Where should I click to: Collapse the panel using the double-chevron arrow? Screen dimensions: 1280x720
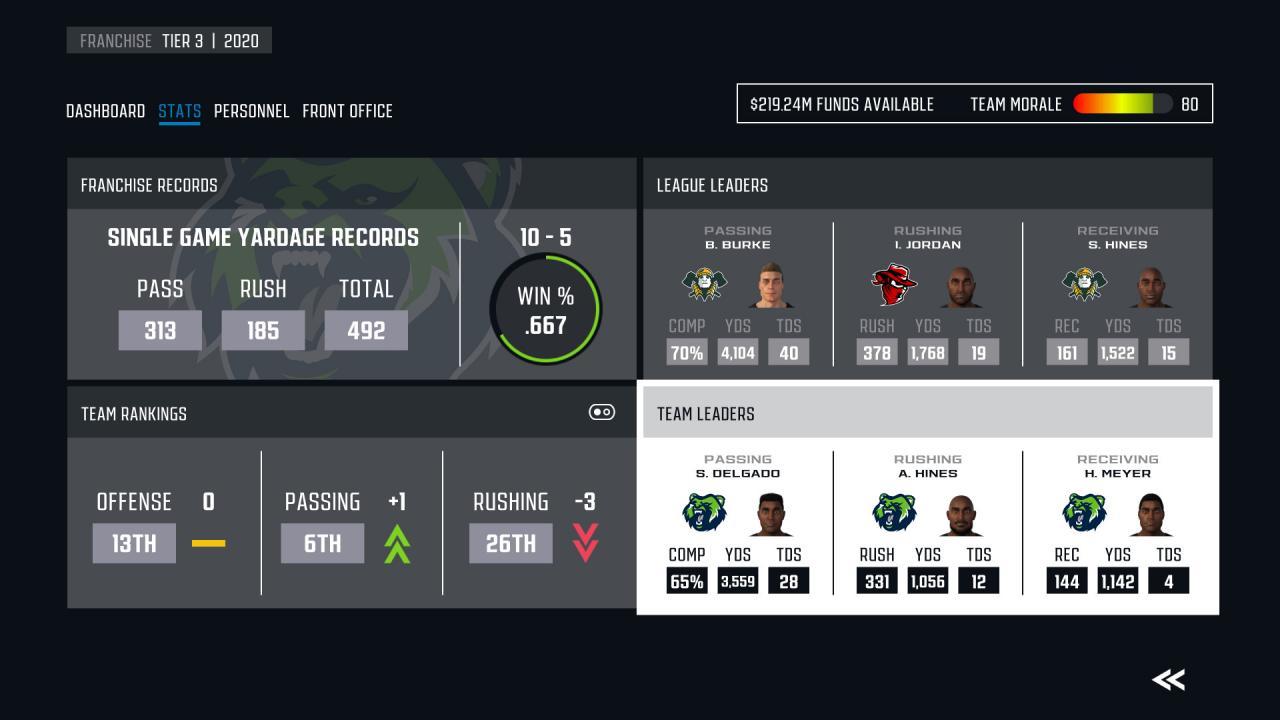1167,679
